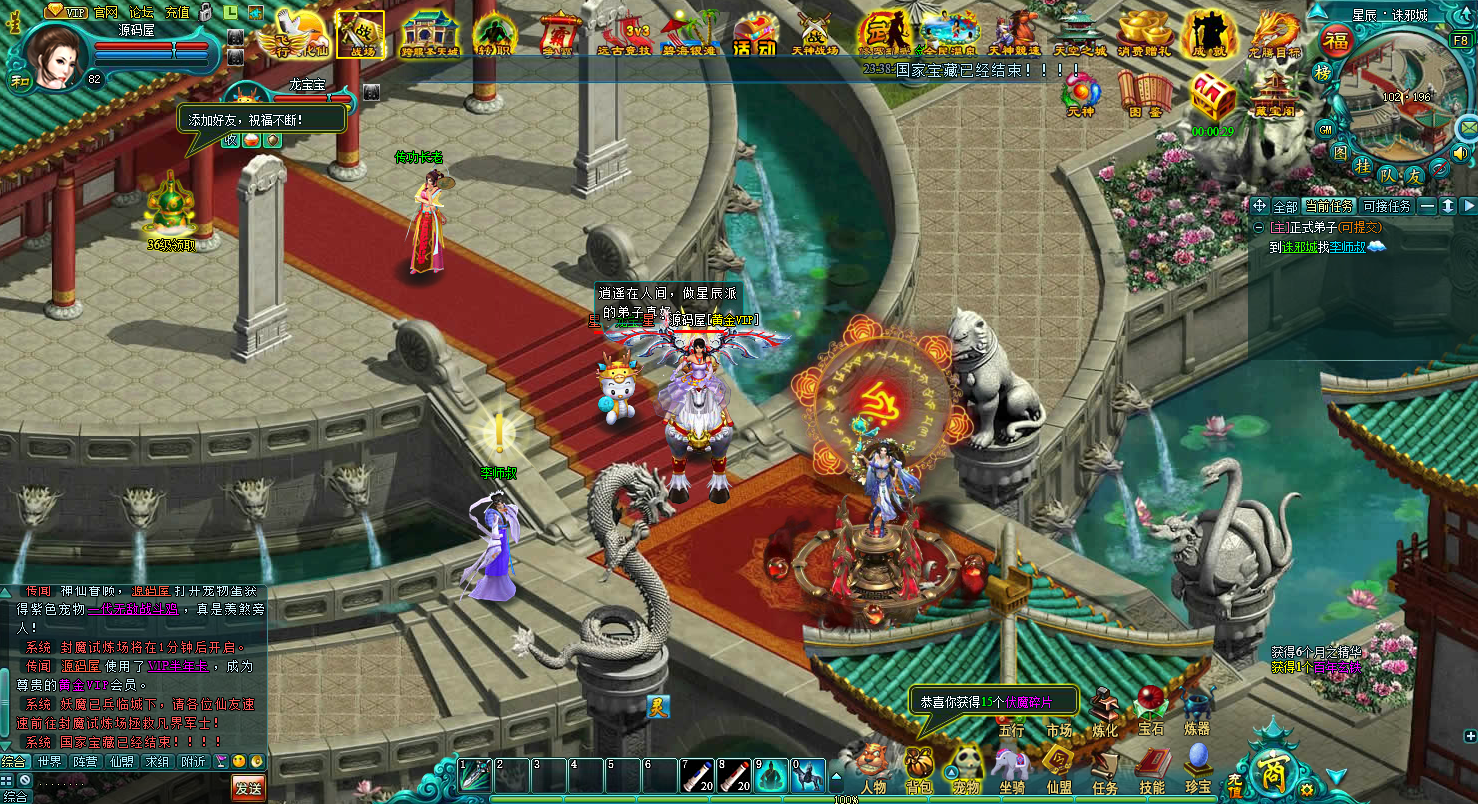Toggle sound with the speaker icon
Viewport: 1478px width, 804px height.
click(x=1461, y=153)
